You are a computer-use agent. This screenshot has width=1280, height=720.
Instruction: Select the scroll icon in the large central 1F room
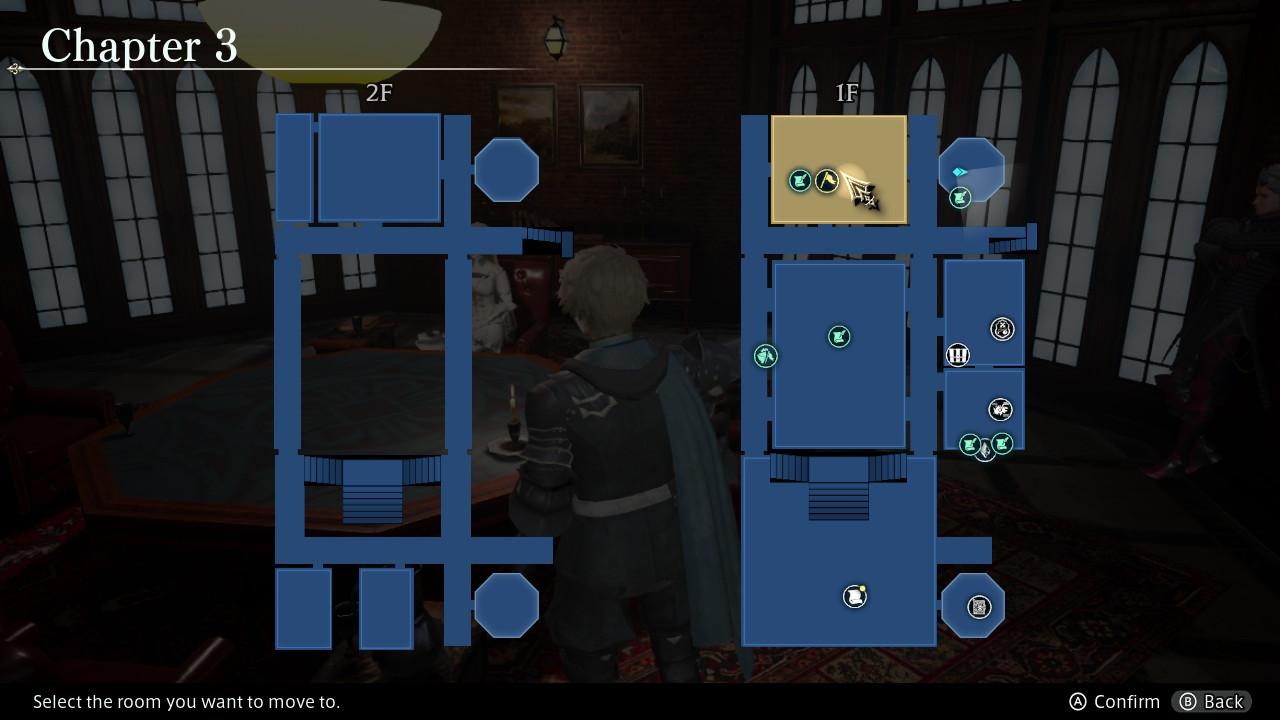839,336
